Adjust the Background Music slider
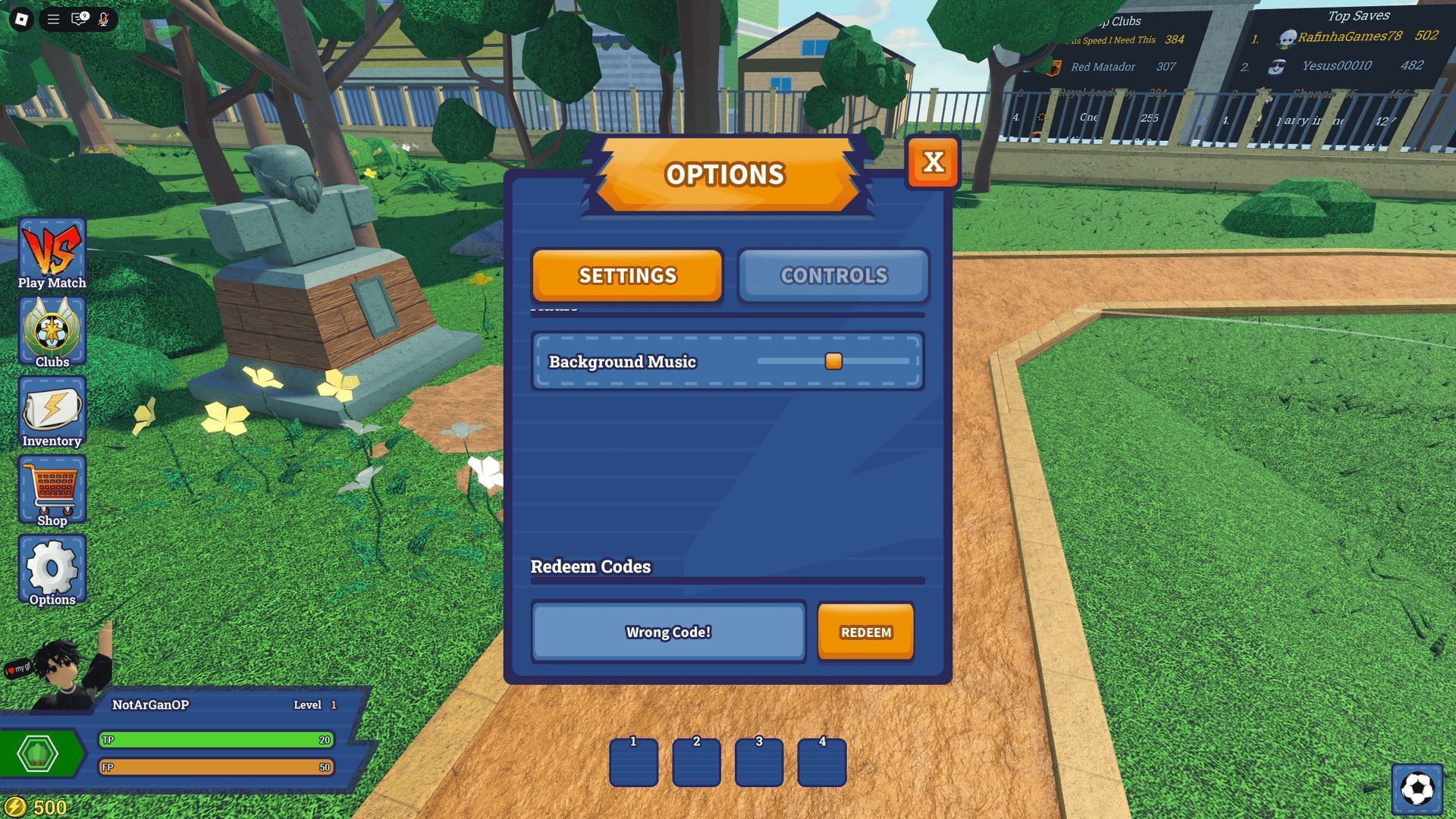Image resolution: width=1456 pixels, height=819 pixels. coord(833,362)
